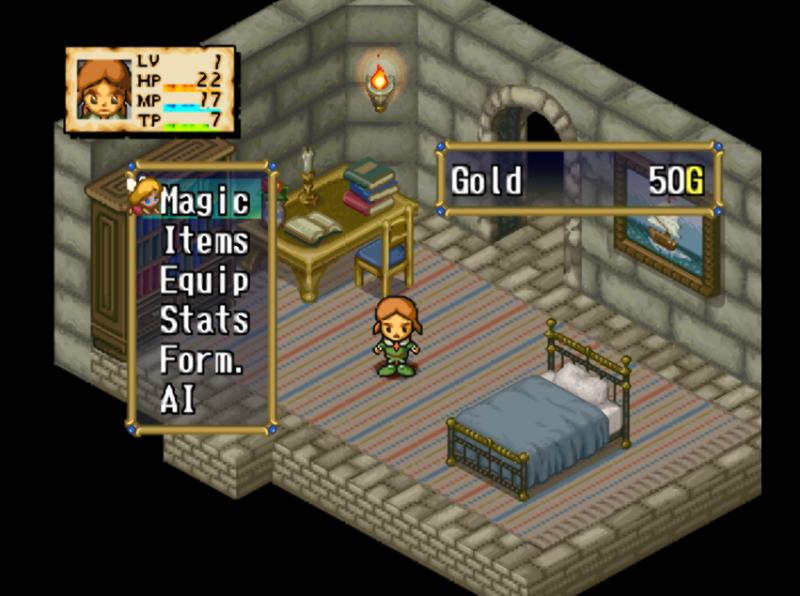Select the Items entry

click(205, 241)
